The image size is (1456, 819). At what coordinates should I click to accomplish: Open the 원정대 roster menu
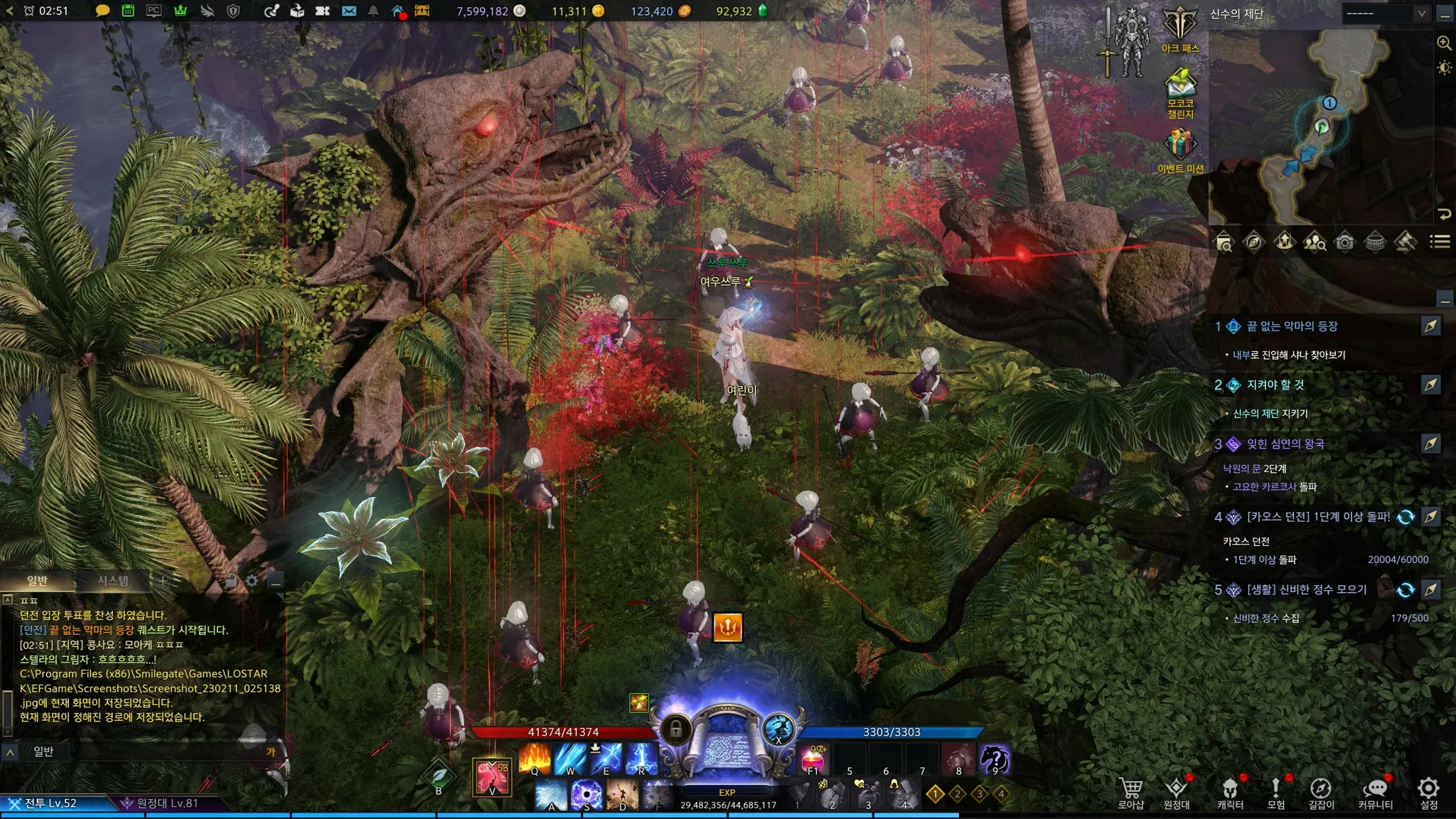pyautogui.click(x=1177, y=791)
